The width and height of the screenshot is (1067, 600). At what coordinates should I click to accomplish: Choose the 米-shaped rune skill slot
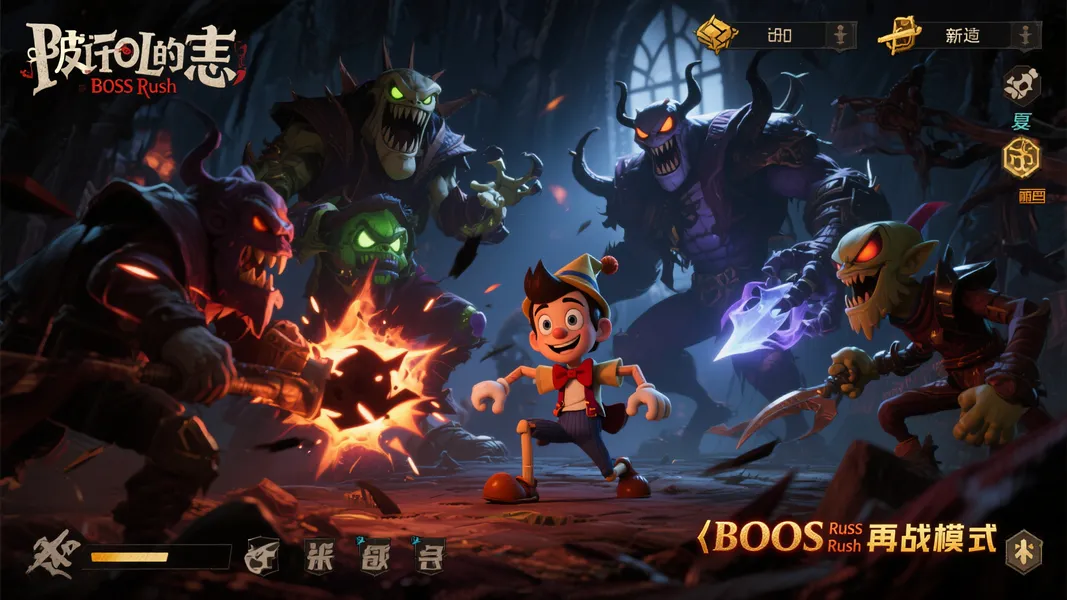[319, 556]
